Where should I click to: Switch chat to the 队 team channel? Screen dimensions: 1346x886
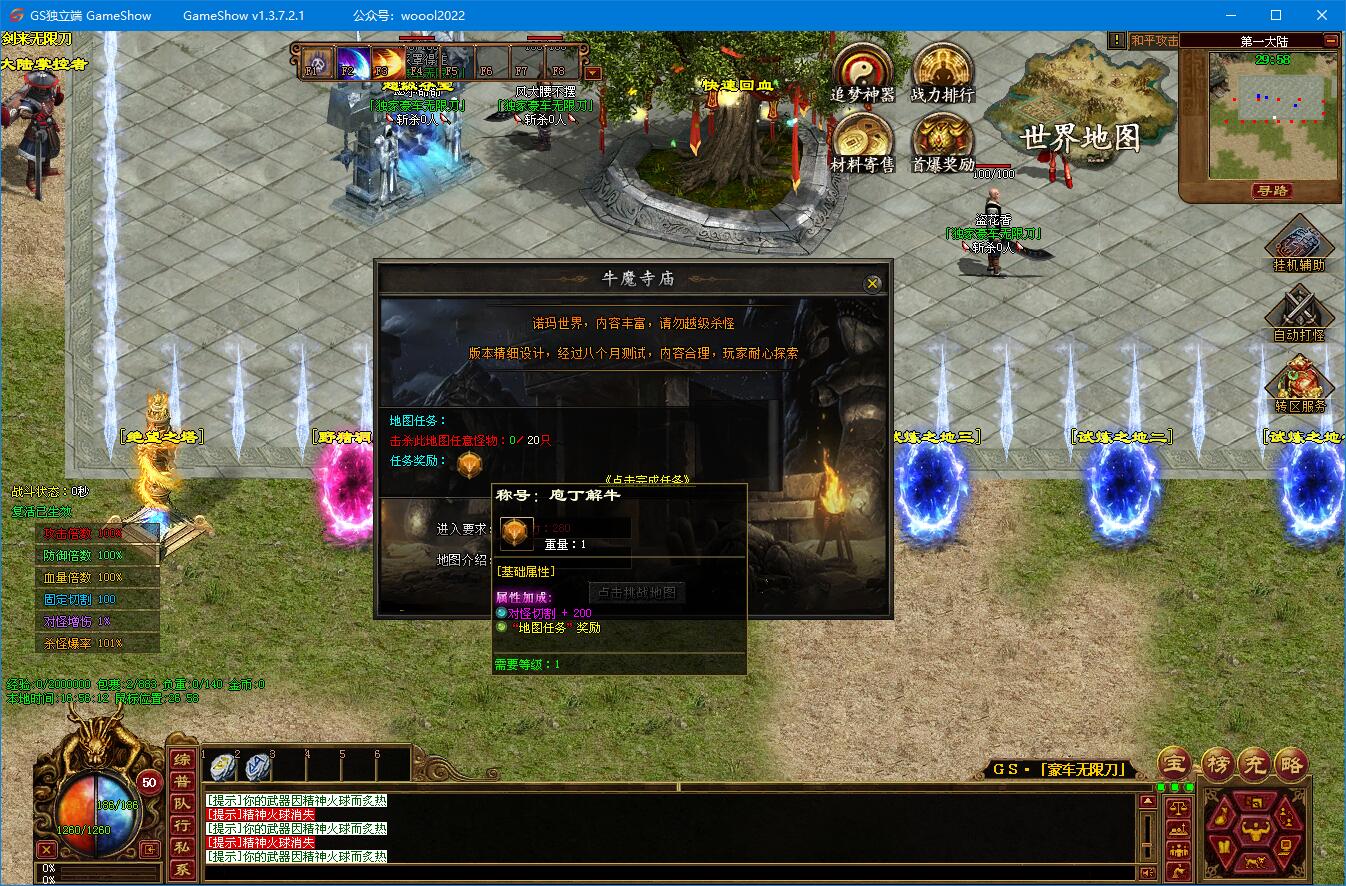(x=182, y=803)
